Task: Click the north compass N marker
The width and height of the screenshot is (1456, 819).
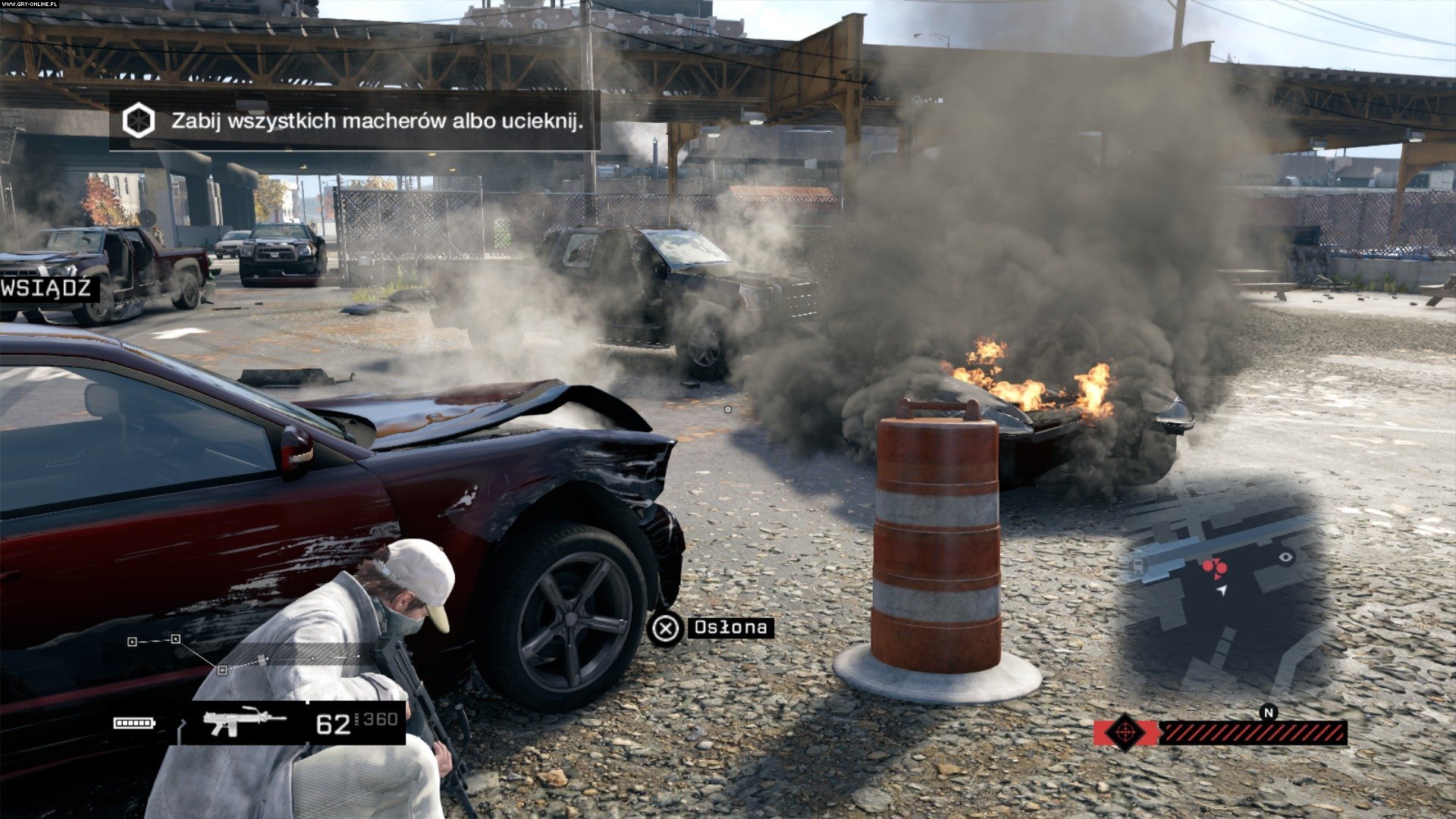Action: [1268, 712]
